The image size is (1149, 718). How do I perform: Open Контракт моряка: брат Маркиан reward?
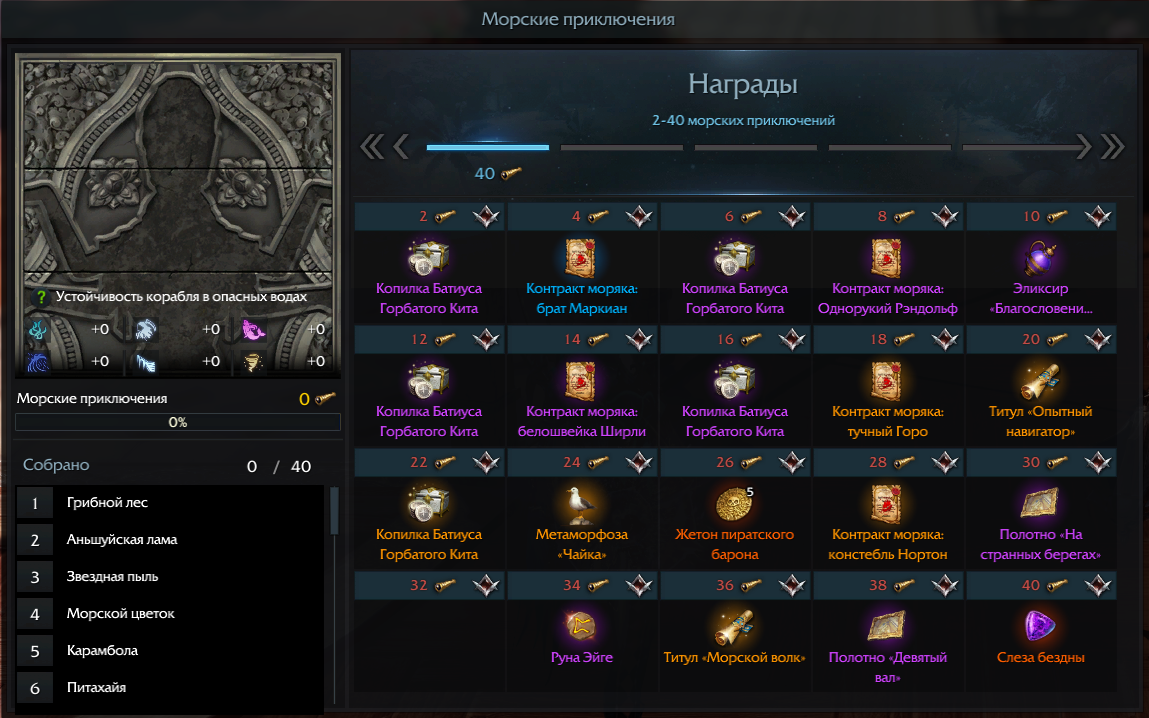582,258
